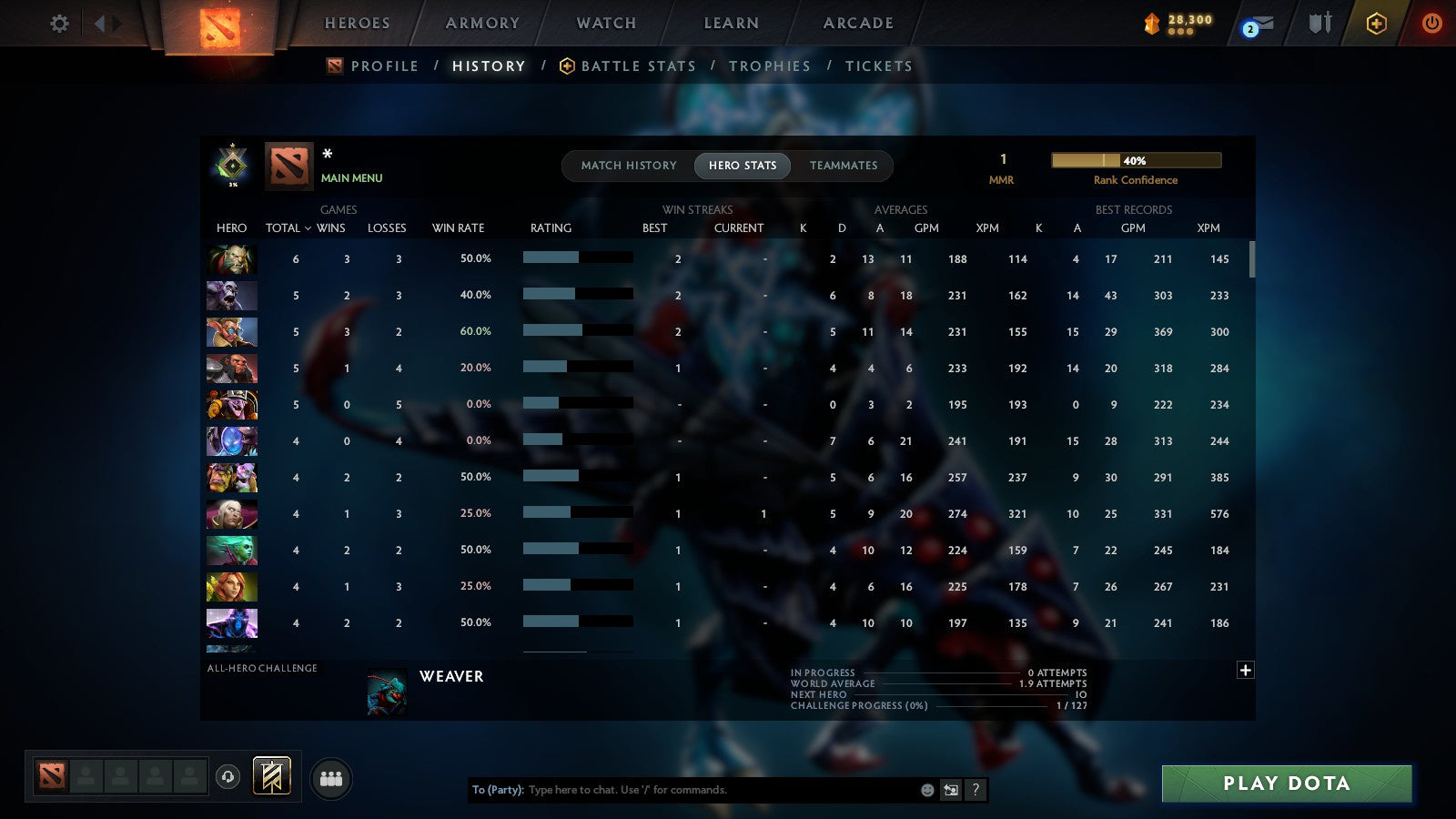Viewport: 1456px width, 819px height.
Task: Click the orange power button to quit
Action: coord(1431,25)
